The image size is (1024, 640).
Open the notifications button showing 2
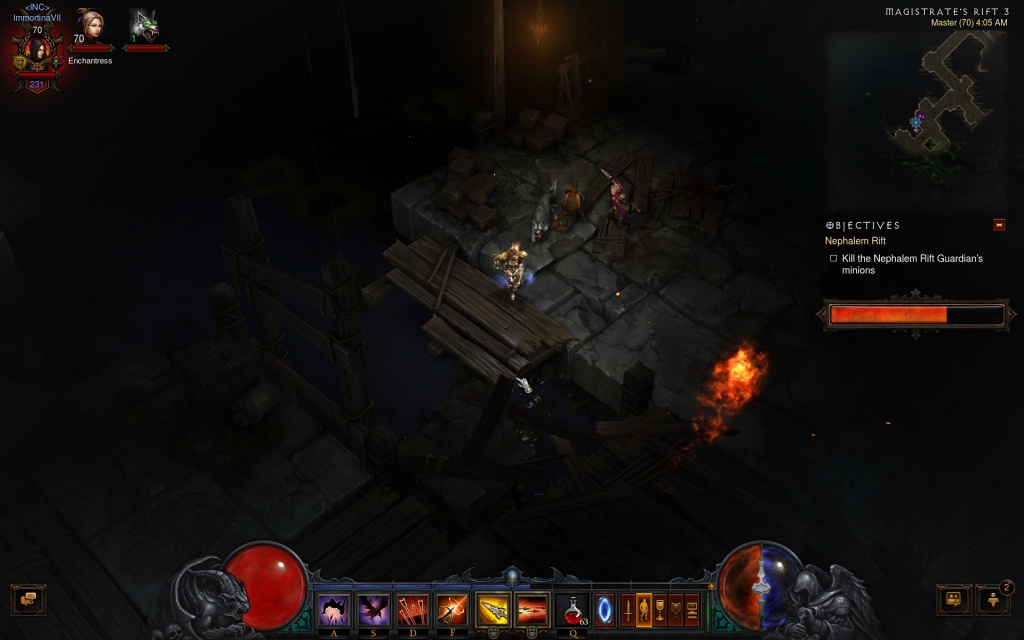pos(992,599)
